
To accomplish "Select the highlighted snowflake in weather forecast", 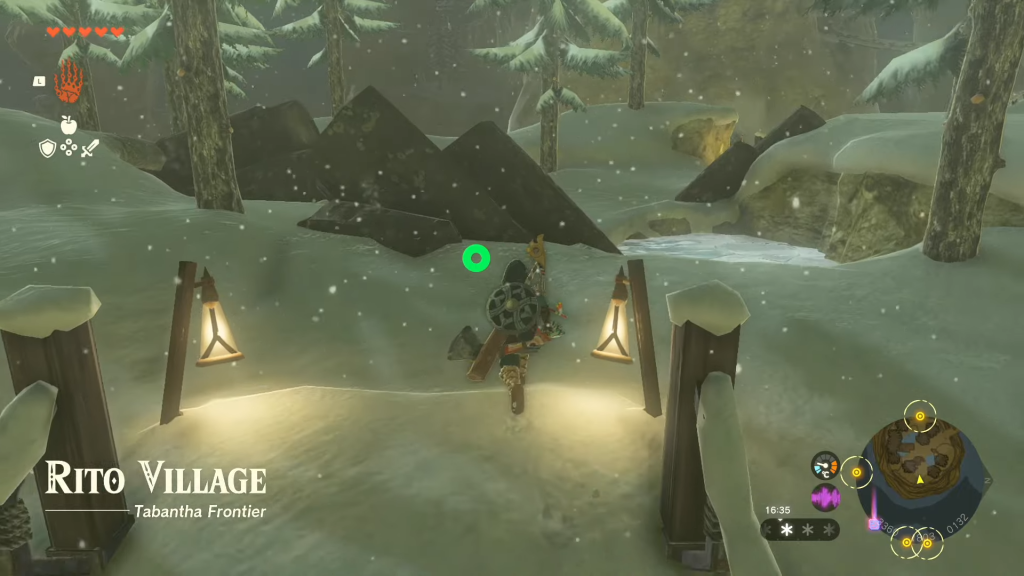I will tap(786, 529).
